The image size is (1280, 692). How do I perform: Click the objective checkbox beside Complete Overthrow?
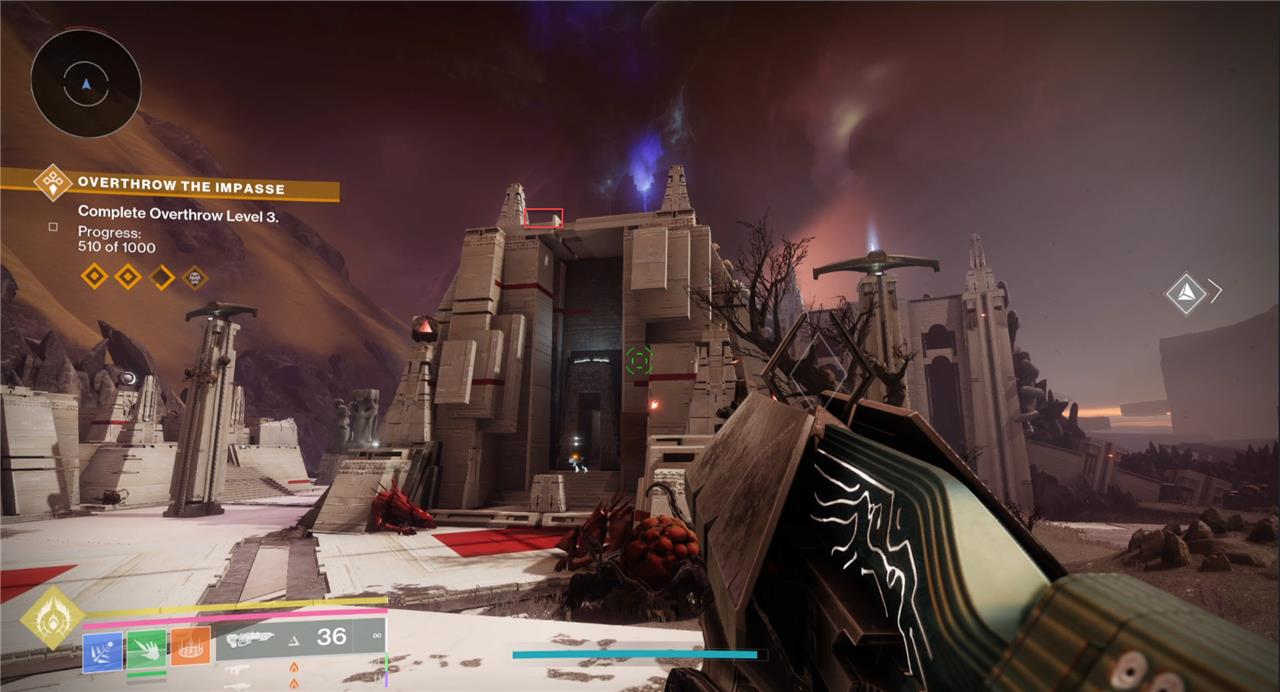pos(53,228)
